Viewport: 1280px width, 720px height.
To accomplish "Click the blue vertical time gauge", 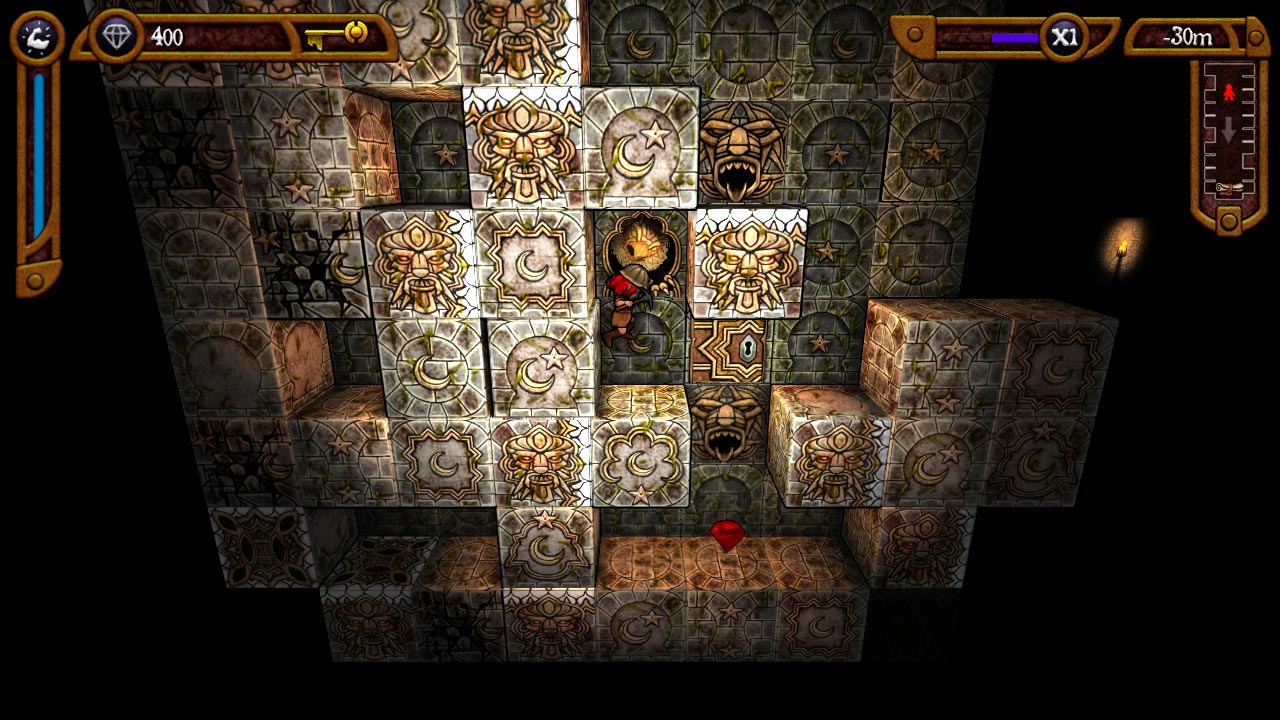I will coord(37,150).
